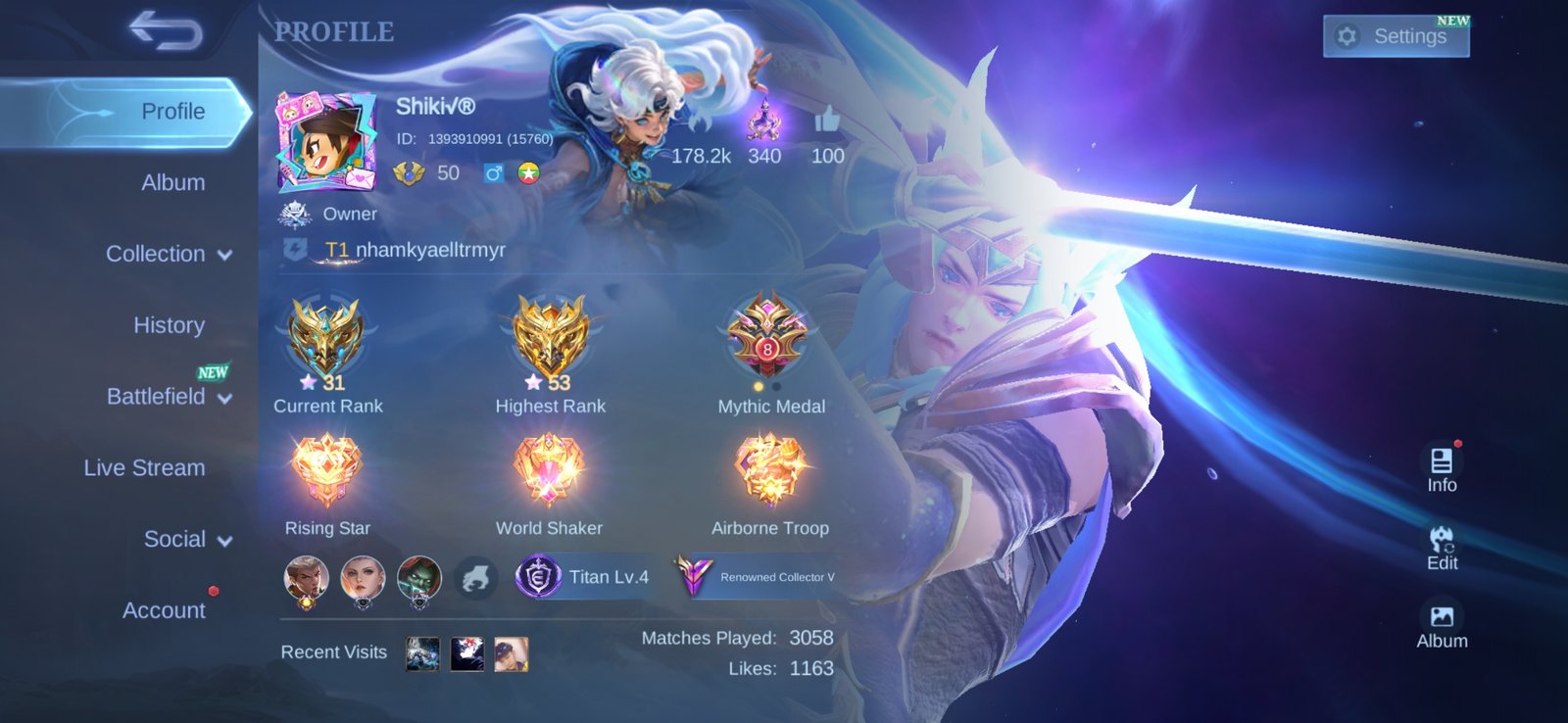
Task: Go back using the arrow button
Action: pos(166,30)
